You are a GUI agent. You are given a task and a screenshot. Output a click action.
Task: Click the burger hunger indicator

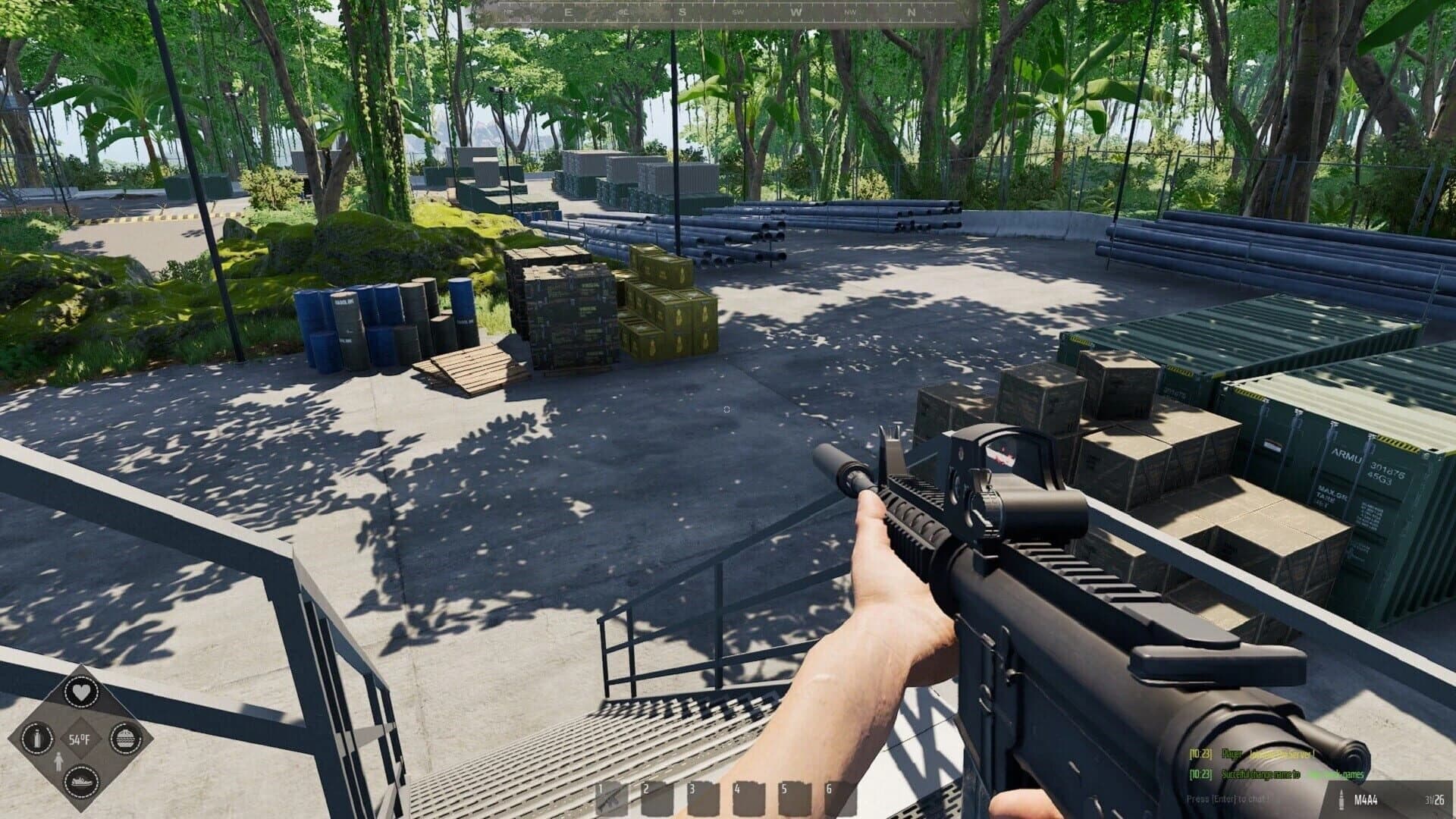coord(126,739)
